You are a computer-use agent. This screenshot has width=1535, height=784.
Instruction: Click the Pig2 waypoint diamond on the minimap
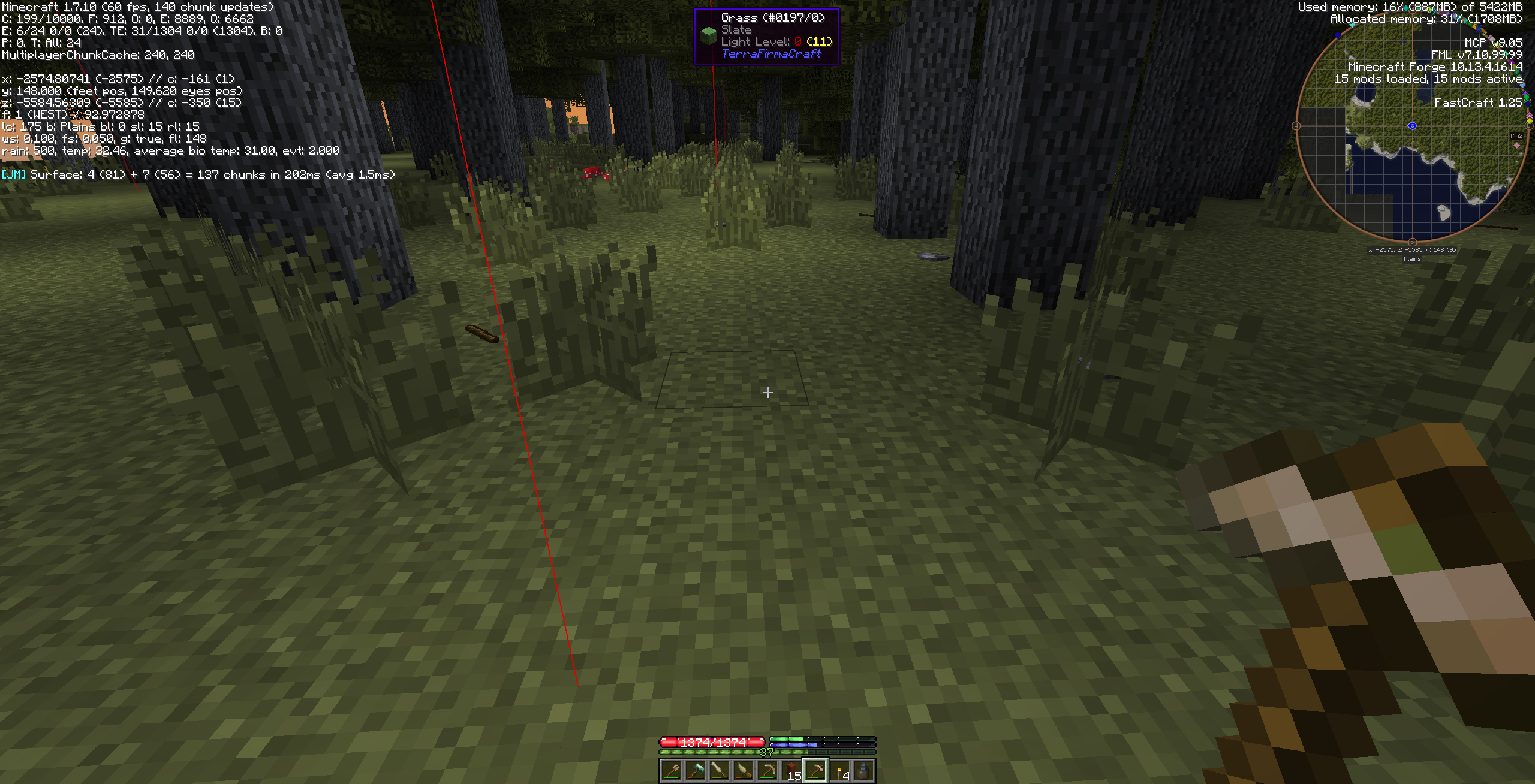tap(1517, 144)
